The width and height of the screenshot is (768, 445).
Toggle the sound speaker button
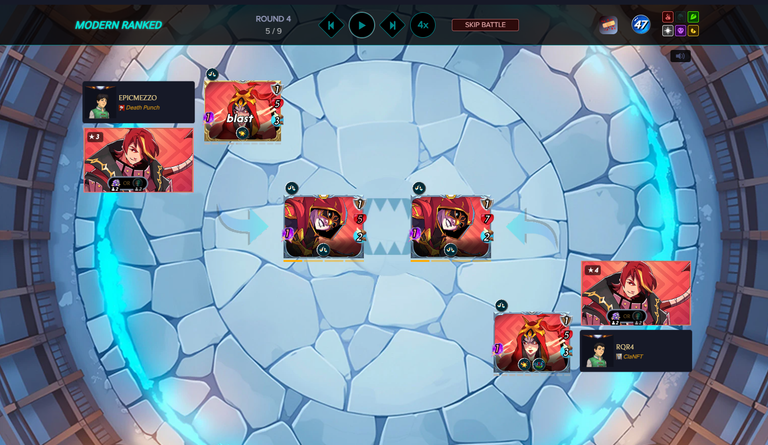point(680,56)
